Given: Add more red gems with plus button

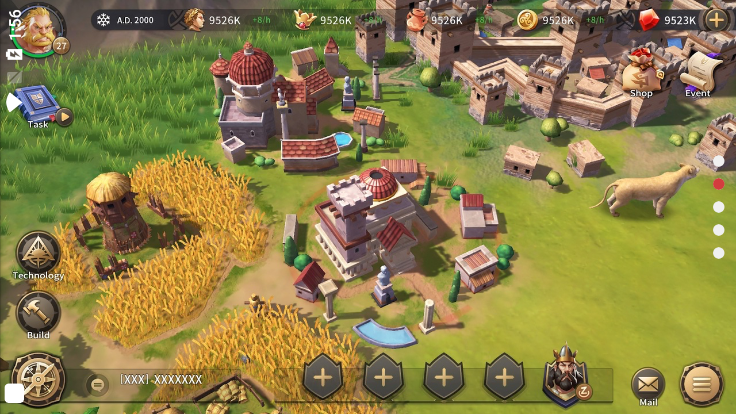Looking at the screenshot, I should pyautogui.click(x=716, y=19).
